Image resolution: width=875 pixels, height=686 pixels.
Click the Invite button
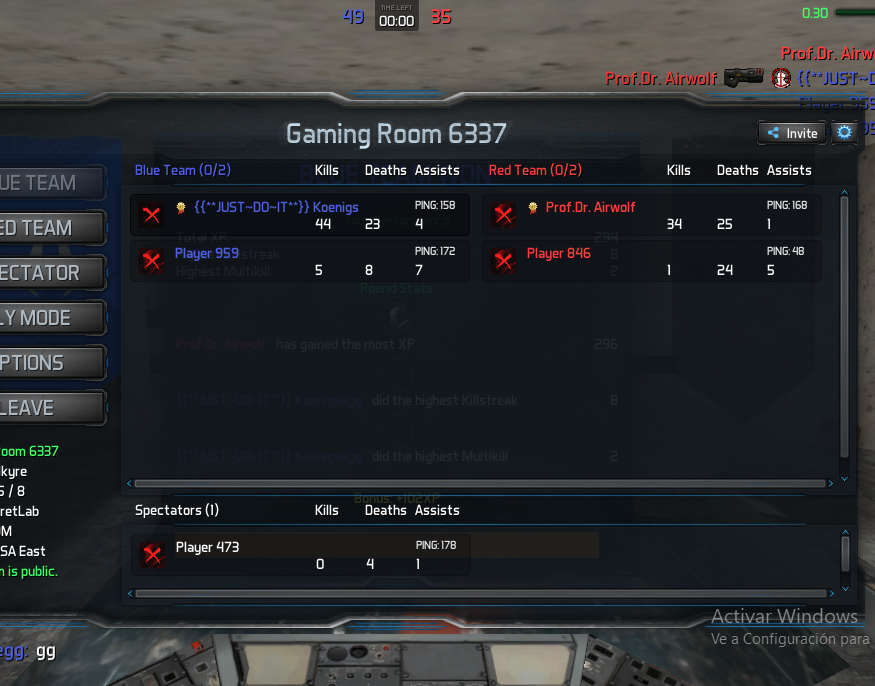click(790, 133)
